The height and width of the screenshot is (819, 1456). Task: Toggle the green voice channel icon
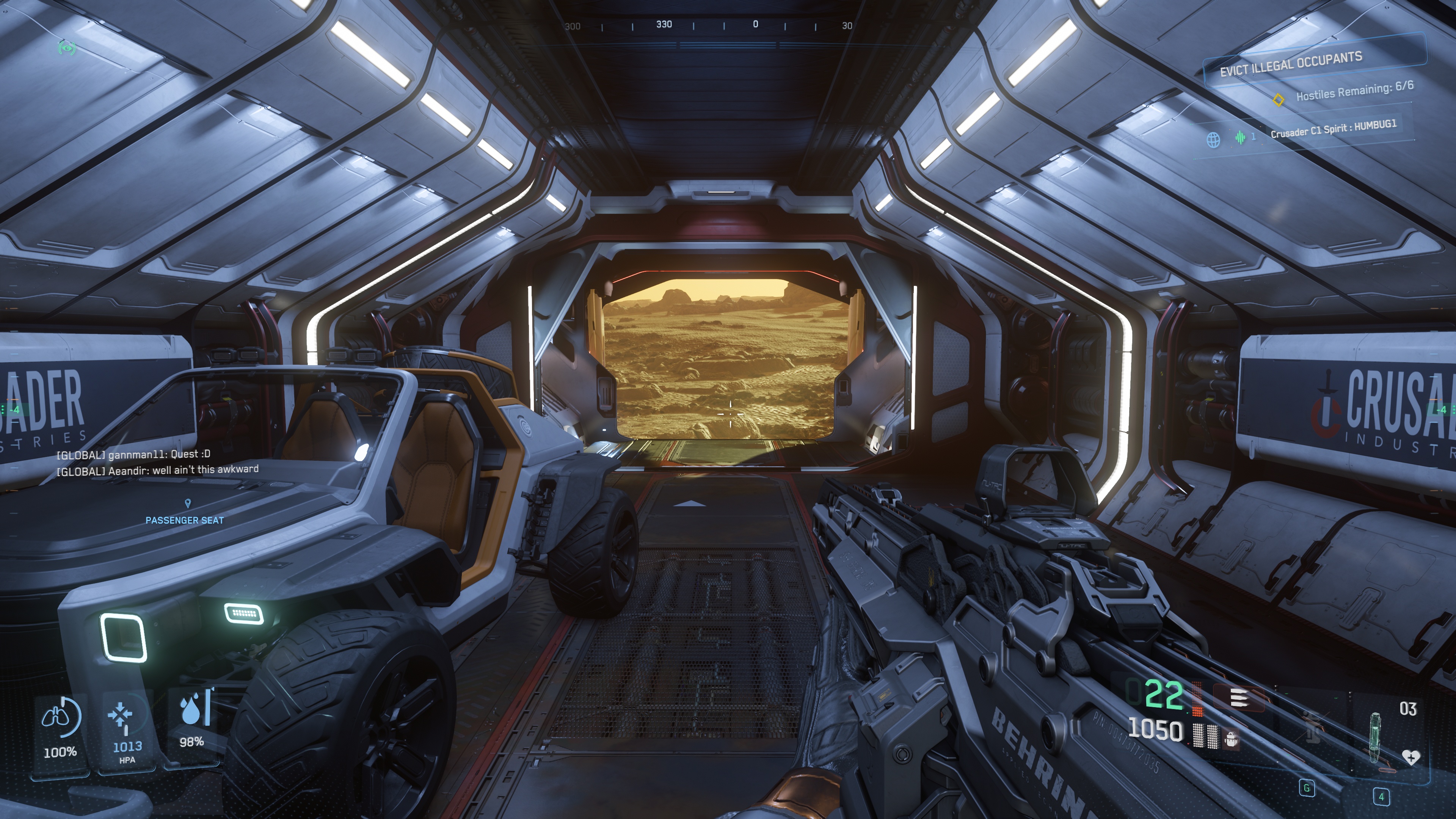click(1240, 137)
